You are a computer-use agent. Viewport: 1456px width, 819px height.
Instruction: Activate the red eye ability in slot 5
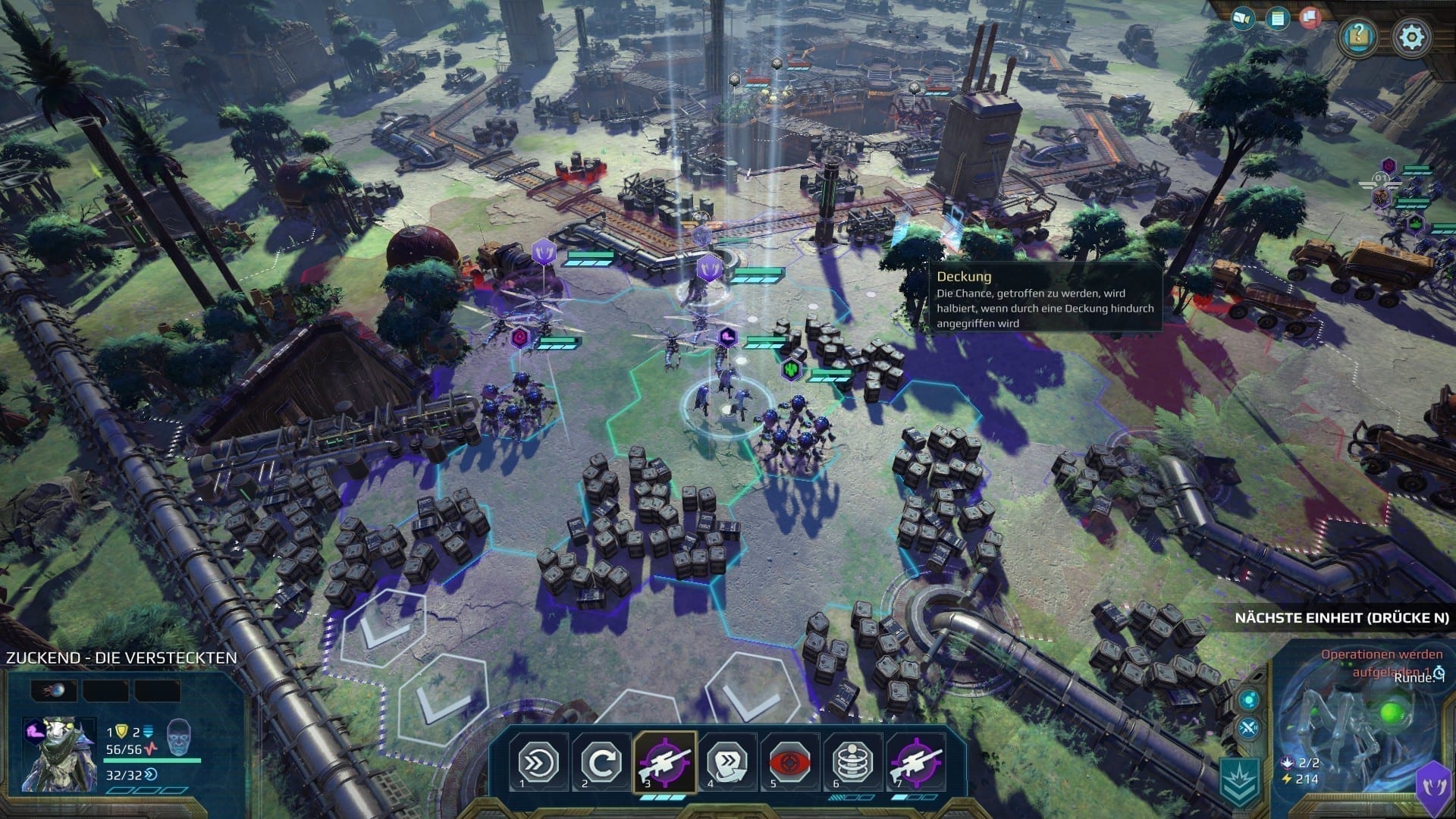tap(790, 762)
